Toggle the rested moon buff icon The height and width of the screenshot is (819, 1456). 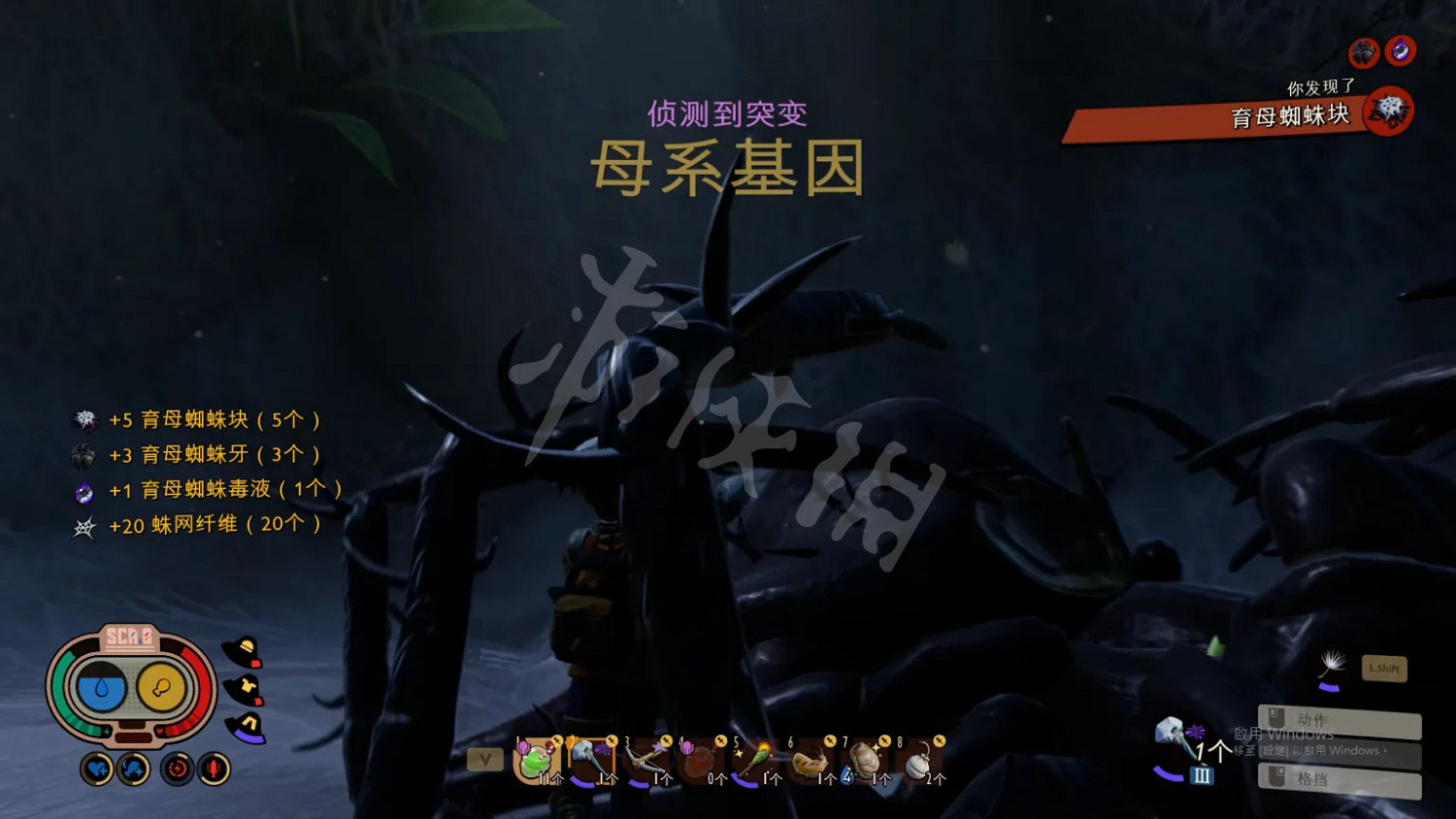pyautogui.click(x=133, y=770)
